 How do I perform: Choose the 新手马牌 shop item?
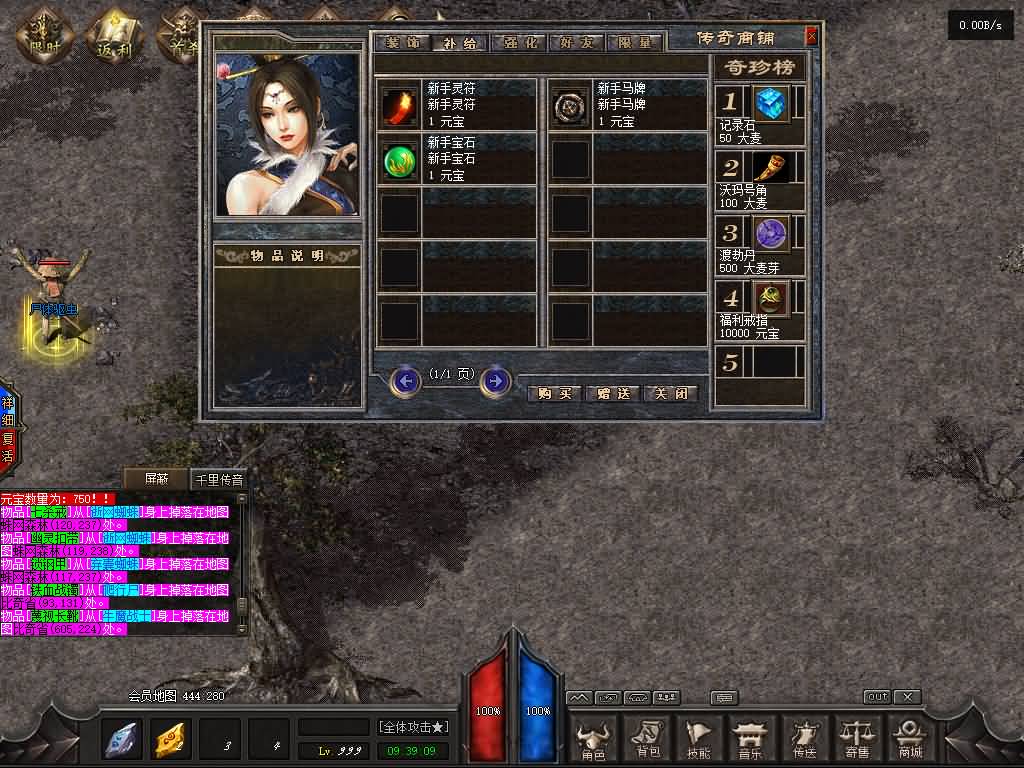coord(571,105)
